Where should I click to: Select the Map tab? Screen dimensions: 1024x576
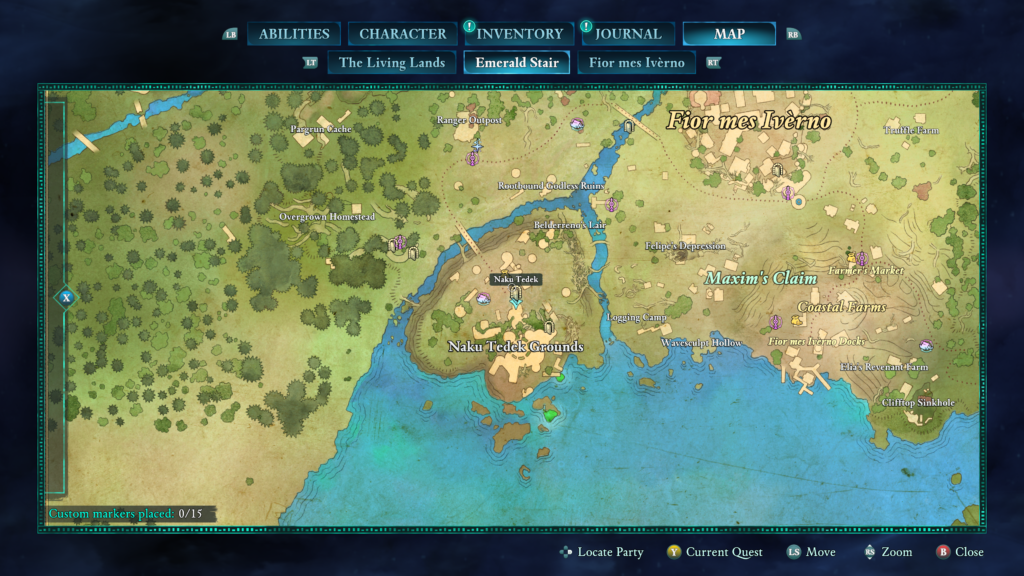click(729, 34)
